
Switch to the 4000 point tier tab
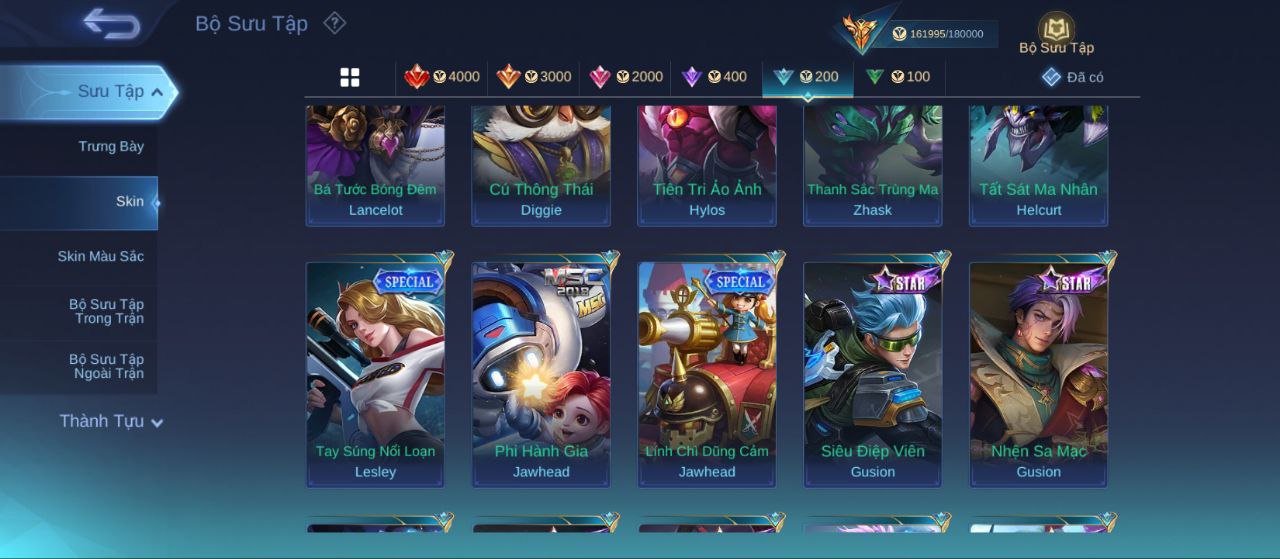coord(442,77)
